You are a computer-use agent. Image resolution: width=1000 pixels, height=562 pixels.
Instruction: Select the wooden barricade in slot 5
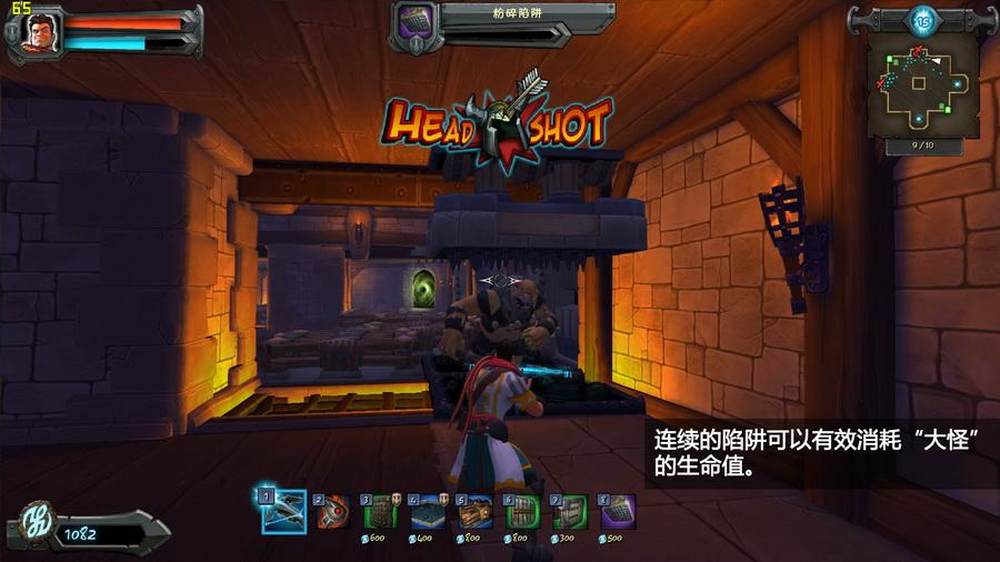tap(476, 511)
